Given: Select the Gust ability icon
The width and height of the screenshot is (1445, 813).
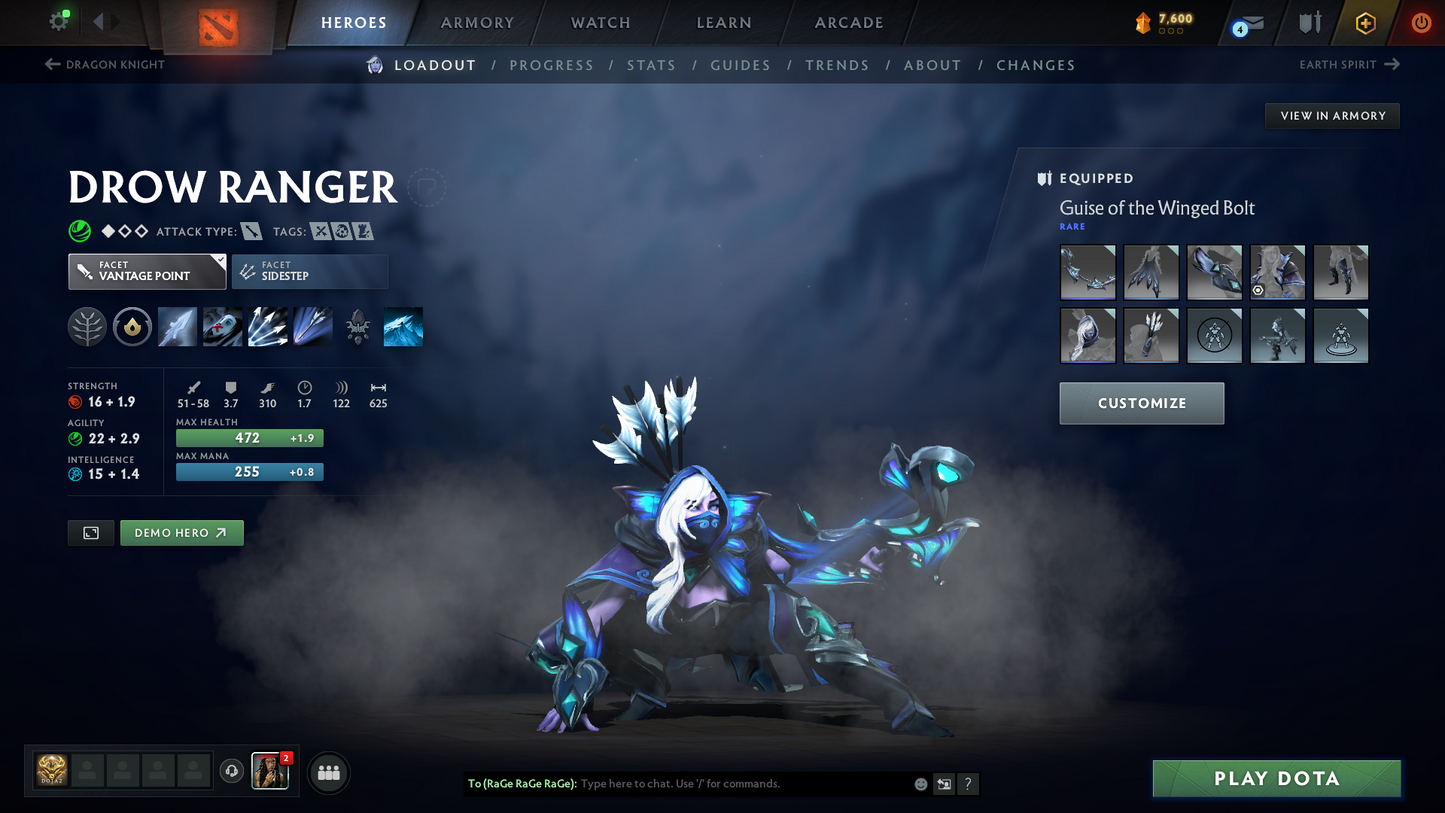Looking at the screenshot, I should (222, 326).
